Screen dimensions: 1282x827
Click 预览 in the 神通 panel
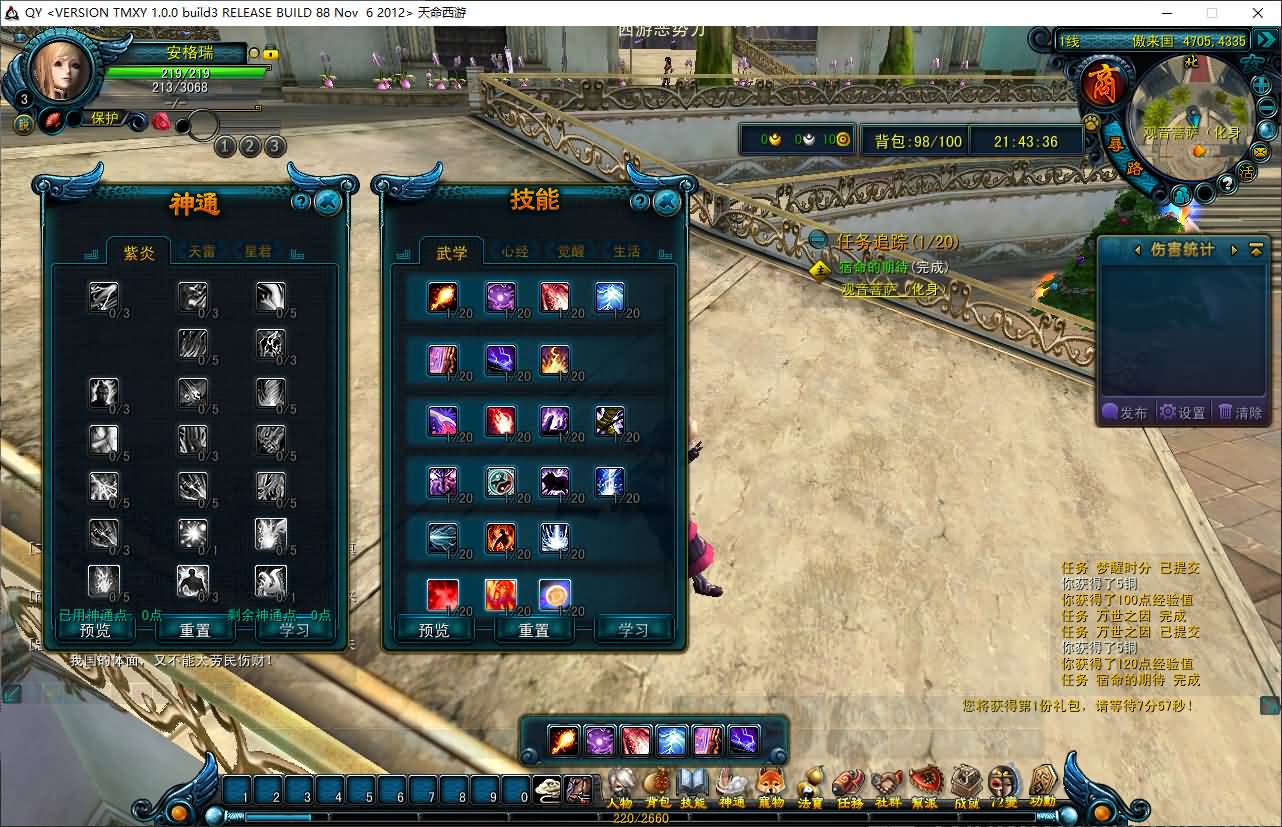point(95,630)
